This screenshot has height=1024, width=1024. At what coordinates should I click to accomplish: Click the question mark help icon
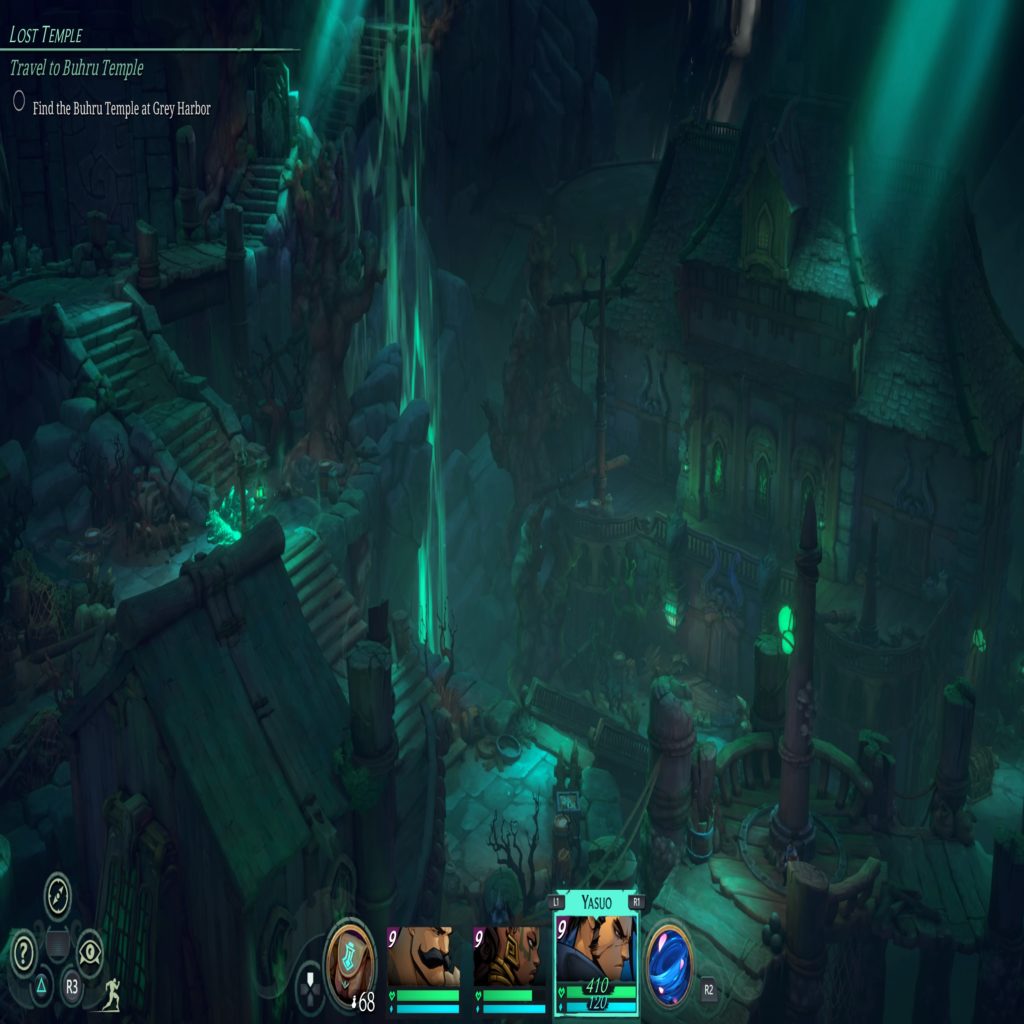pyautogui.click(x=24, y=950)
